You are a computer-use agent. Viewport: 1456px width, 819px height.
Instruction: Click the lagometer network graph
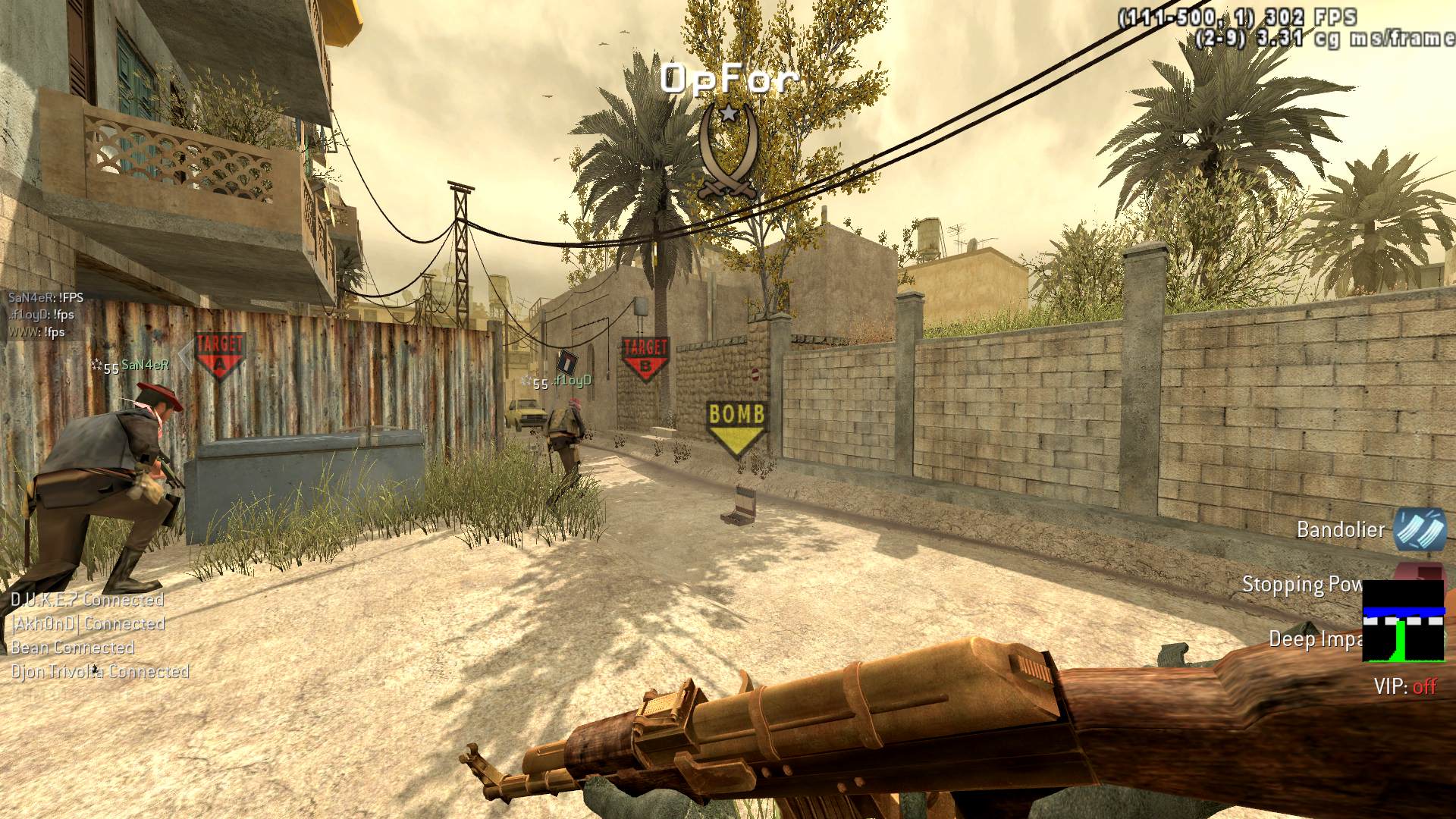(1403, 621)
